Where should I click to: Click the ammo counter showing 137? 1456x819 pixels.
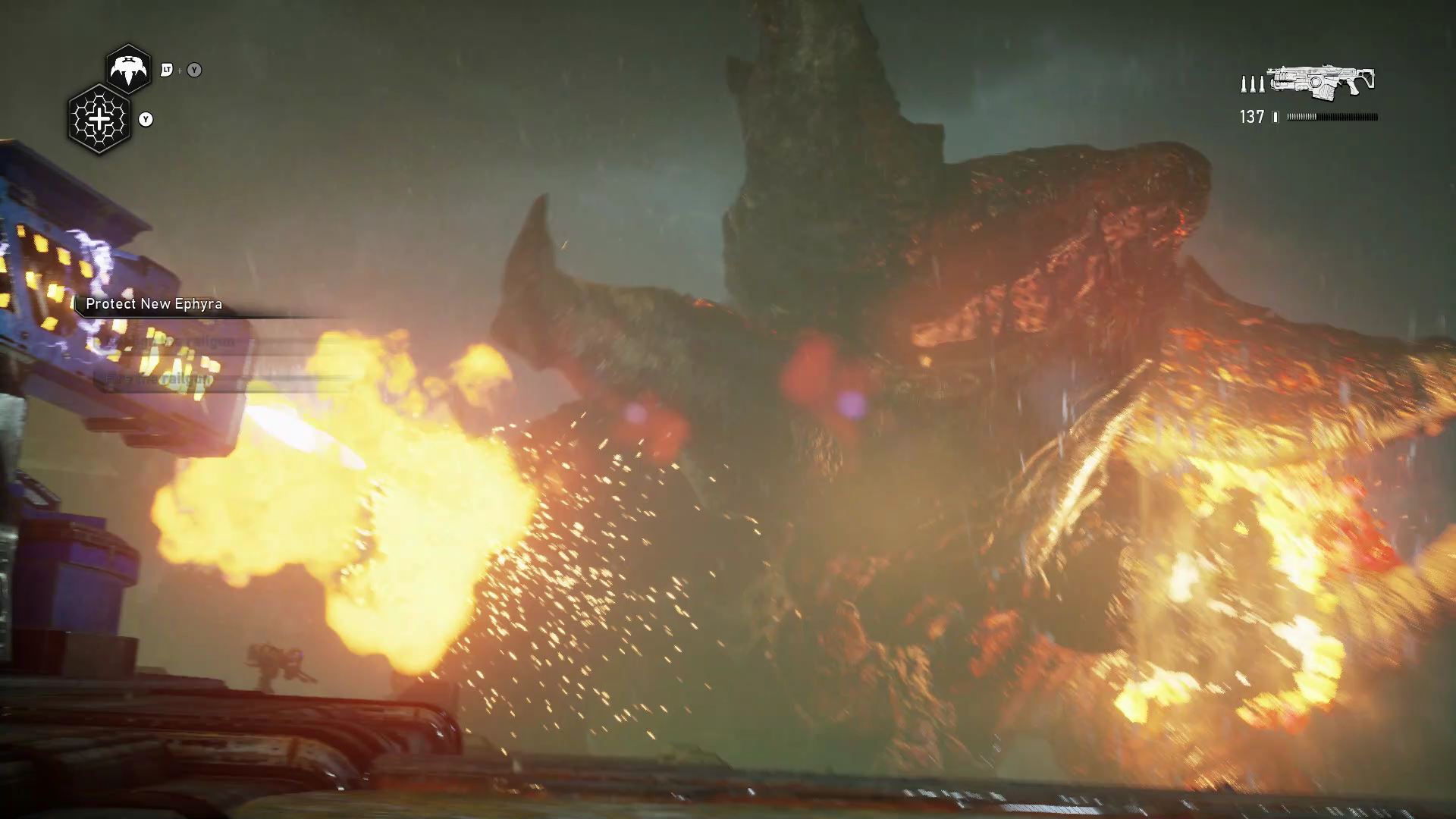1251,115
